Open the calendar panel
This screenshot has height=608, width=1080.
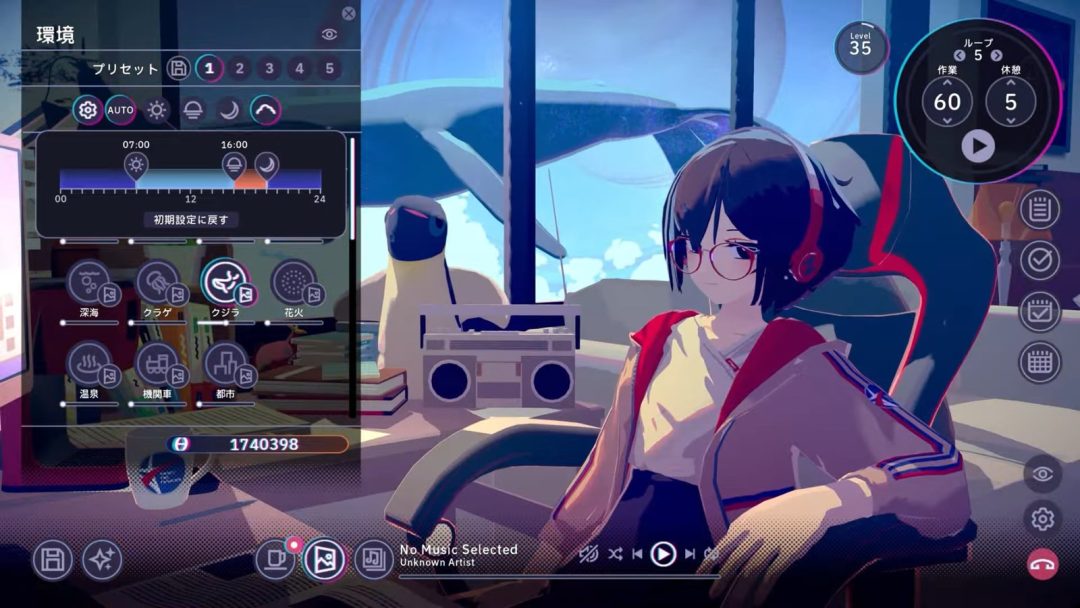1040,362
